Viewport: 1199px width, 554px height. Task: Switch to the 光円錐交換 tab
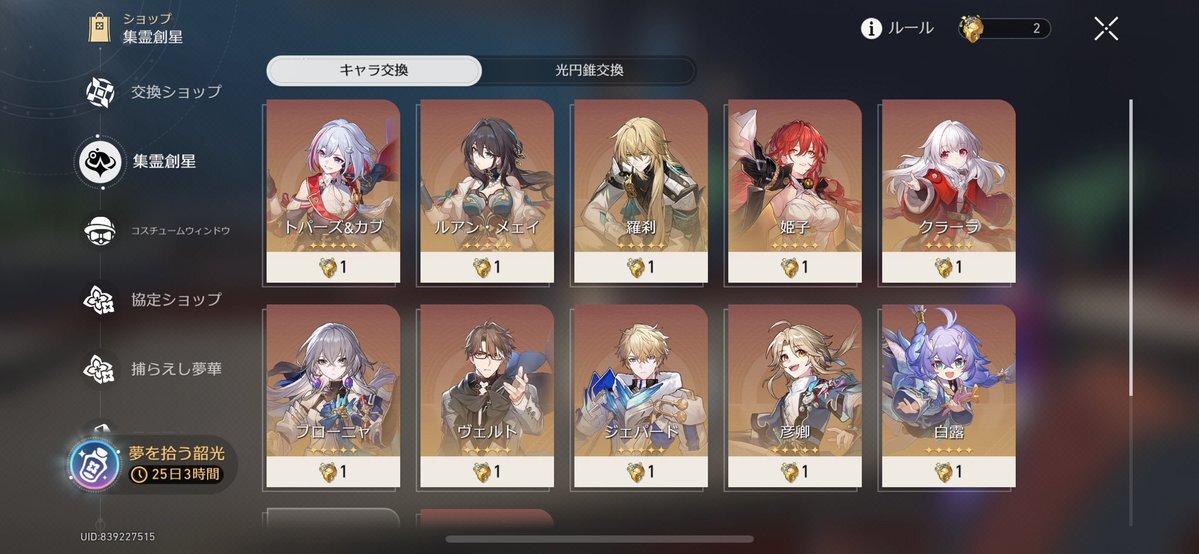click(x=589, y=70)
